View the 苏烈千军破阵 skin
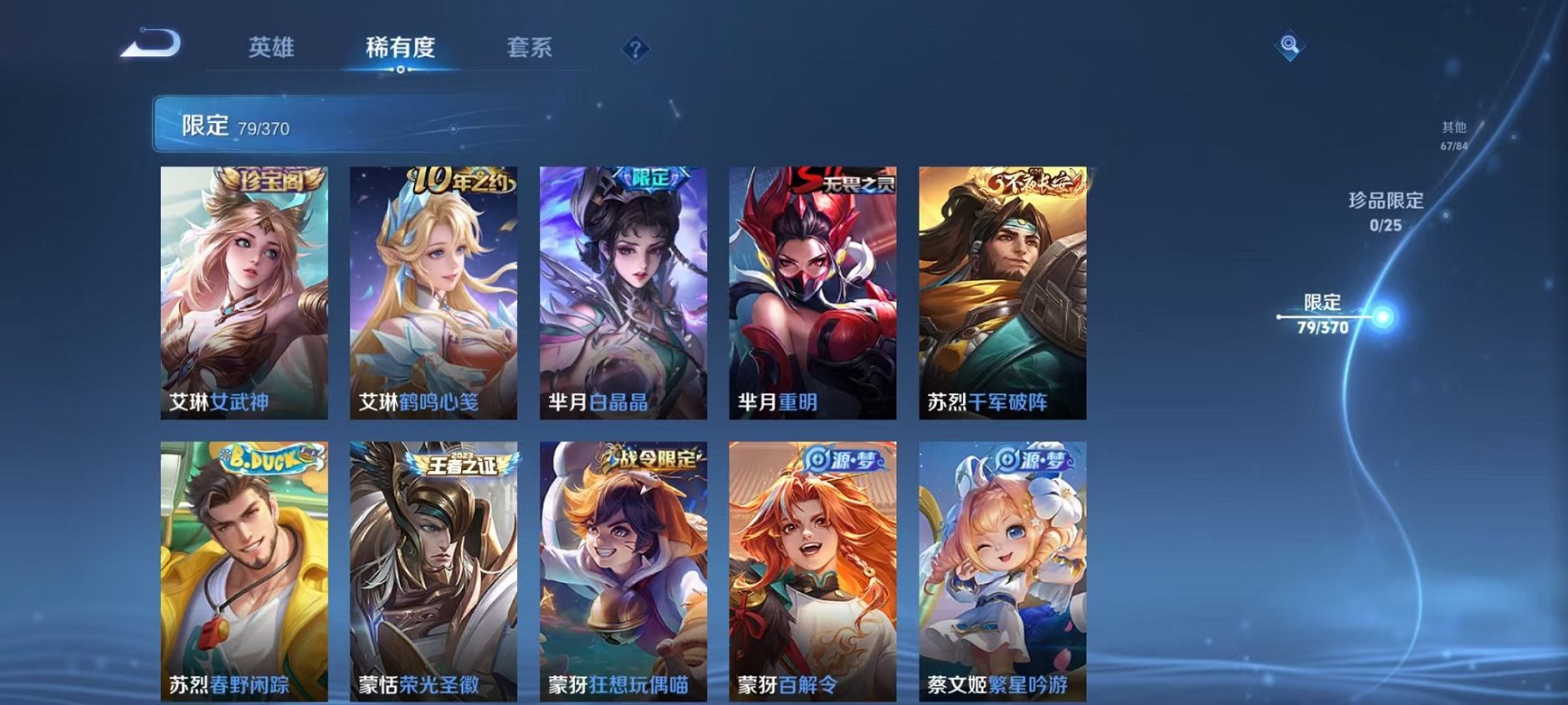The width and height of the screenshot is (1568, 705). point(1006,289)
